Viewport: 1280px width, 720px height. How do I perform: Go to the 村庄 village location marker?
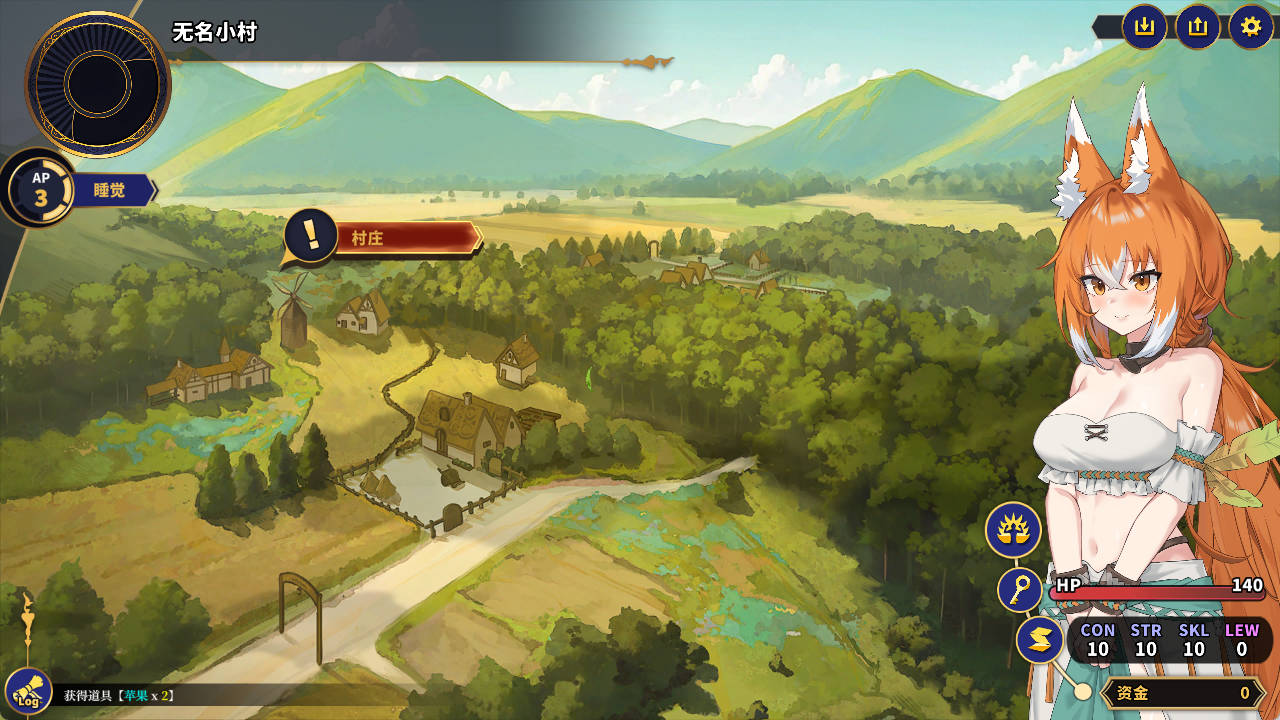click(x=383, y=239)
